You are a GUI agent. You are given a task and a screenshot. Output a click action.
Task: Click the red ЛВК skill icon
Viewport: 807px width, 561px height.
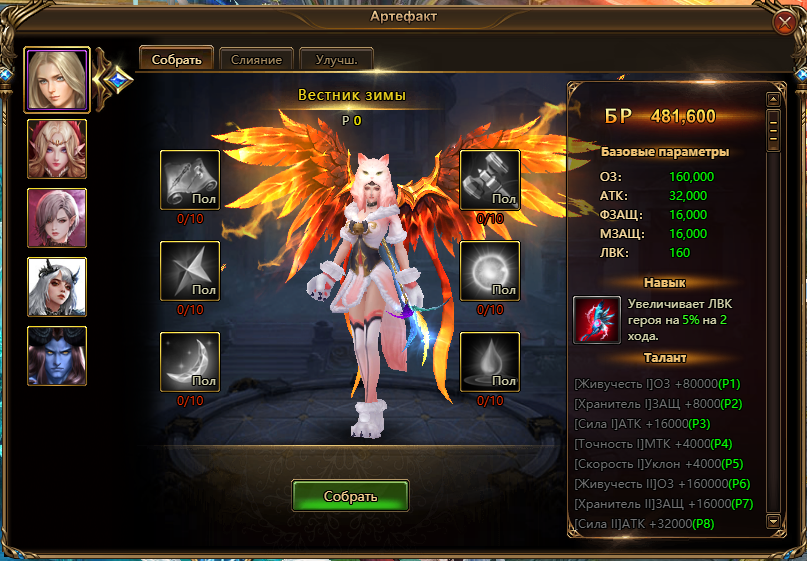click(x=596, y=319)
